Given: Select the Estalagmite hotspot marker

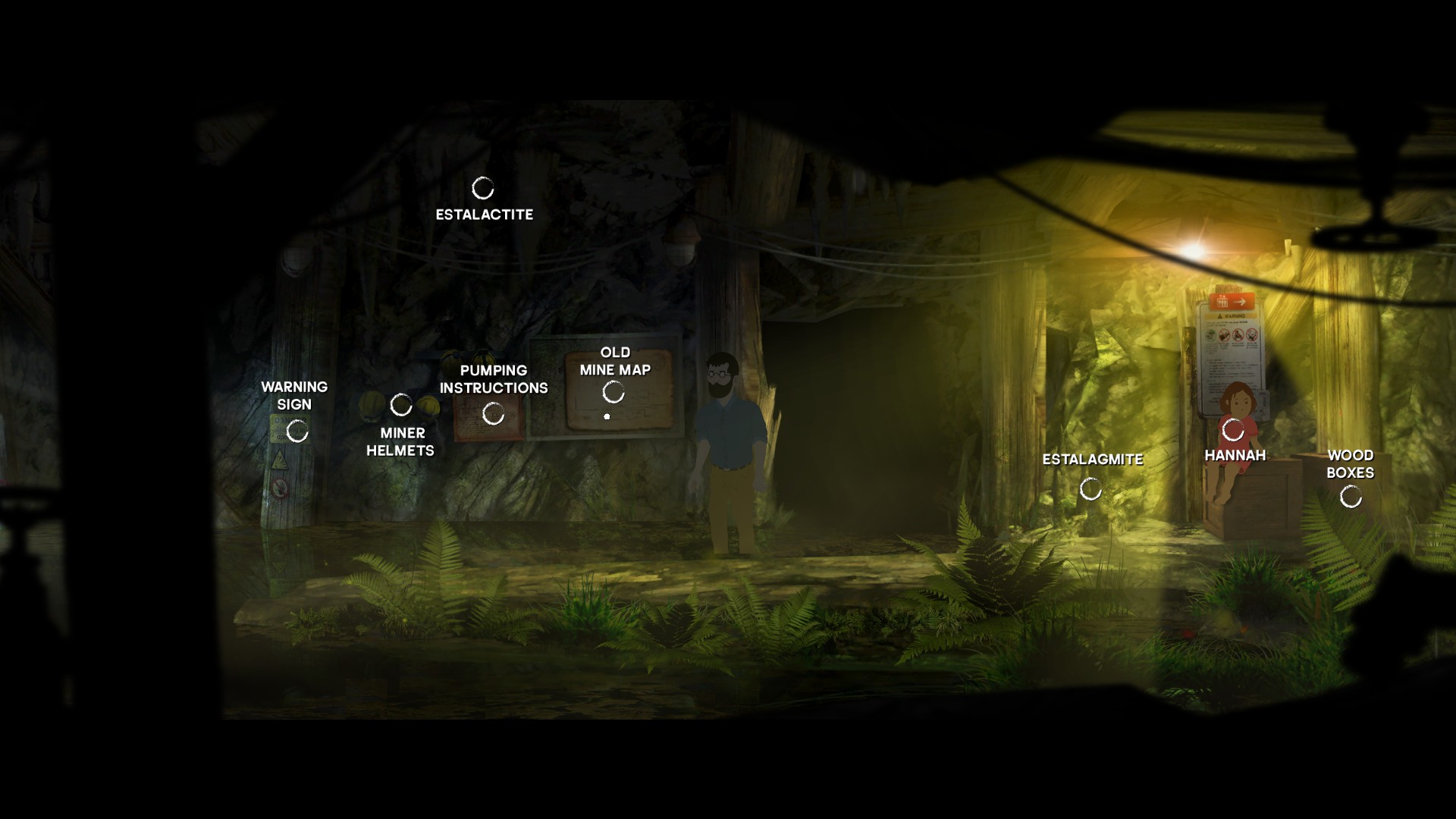Looking at the screenshot, I should tap(1090, 489).
